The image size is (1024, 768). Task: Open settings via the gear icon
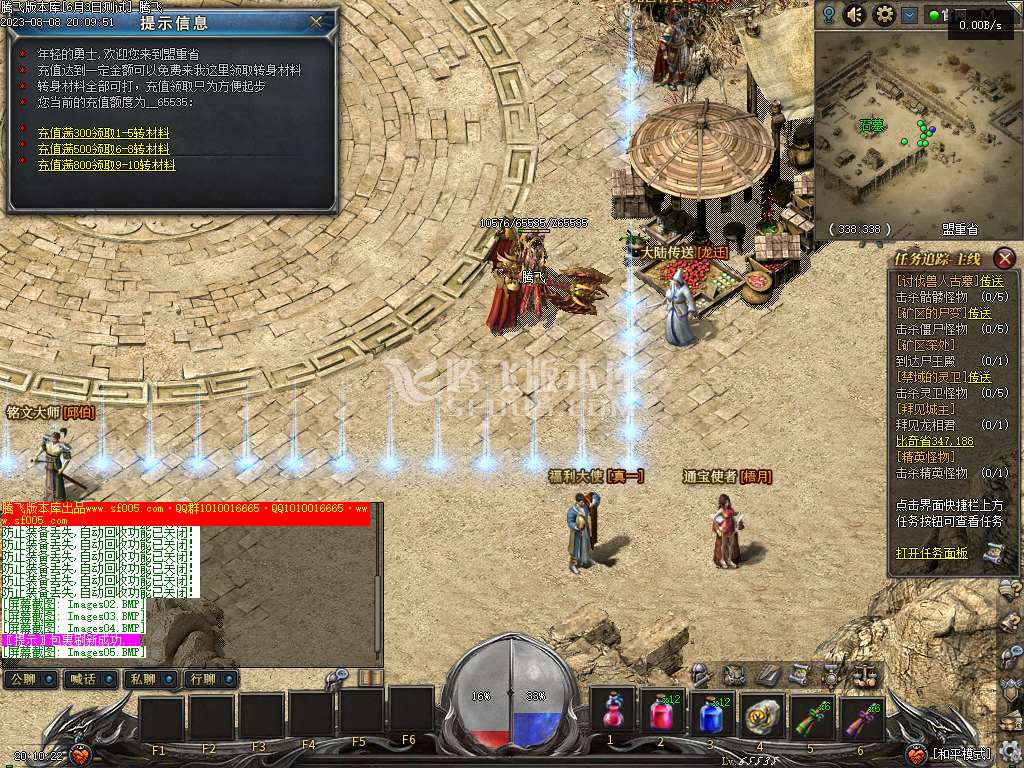(884, 15)
